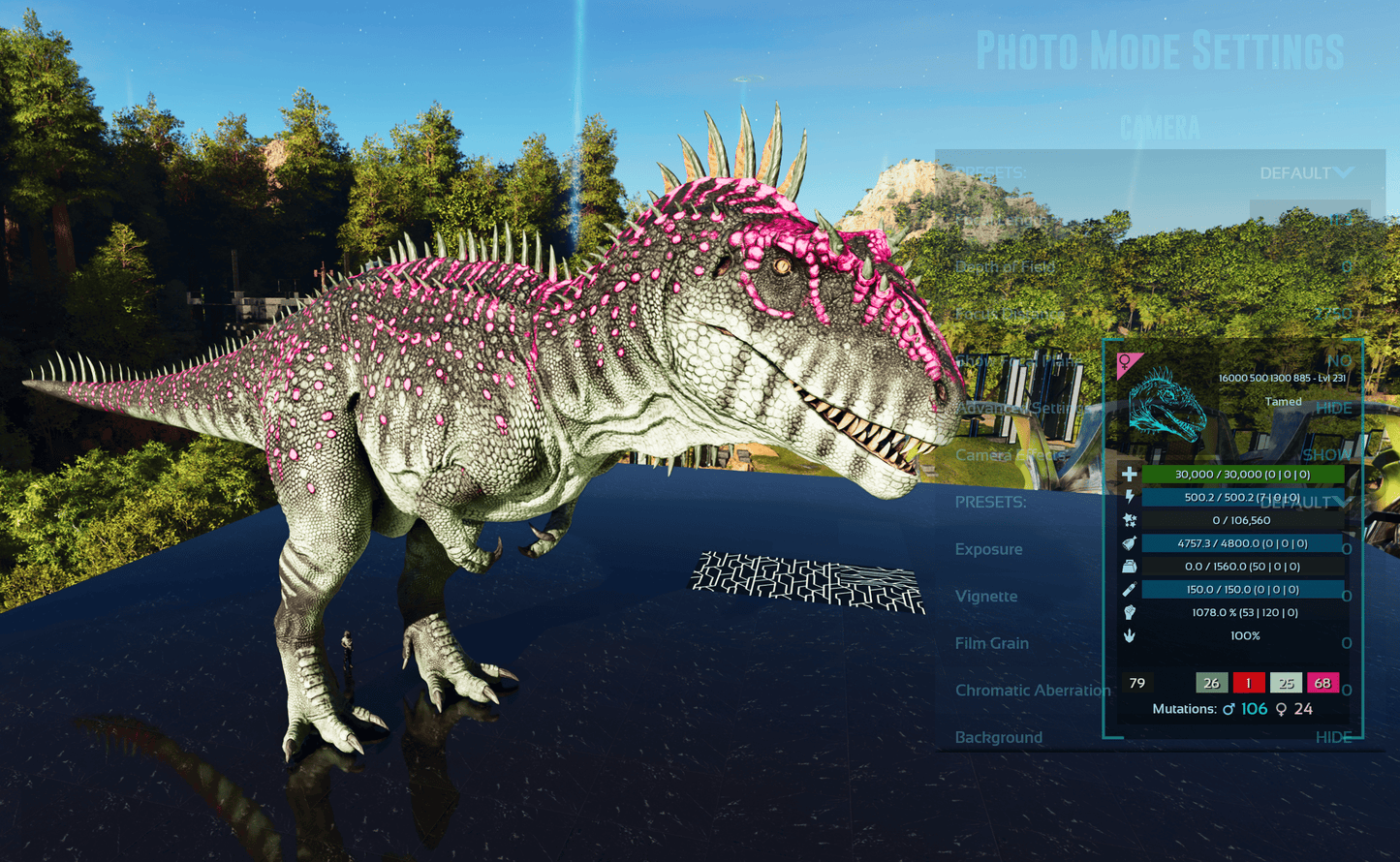The width and height of the screenshot is (1400, 862).
Task: Select the Exposure setting row
Action: click(988, 549)
